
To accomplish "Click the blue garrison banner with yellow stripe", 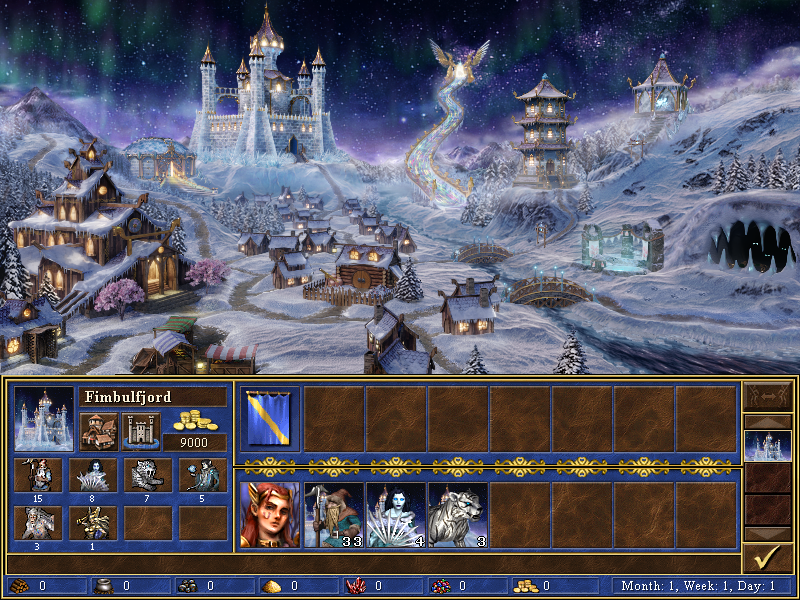I will (x=270, y=418).
